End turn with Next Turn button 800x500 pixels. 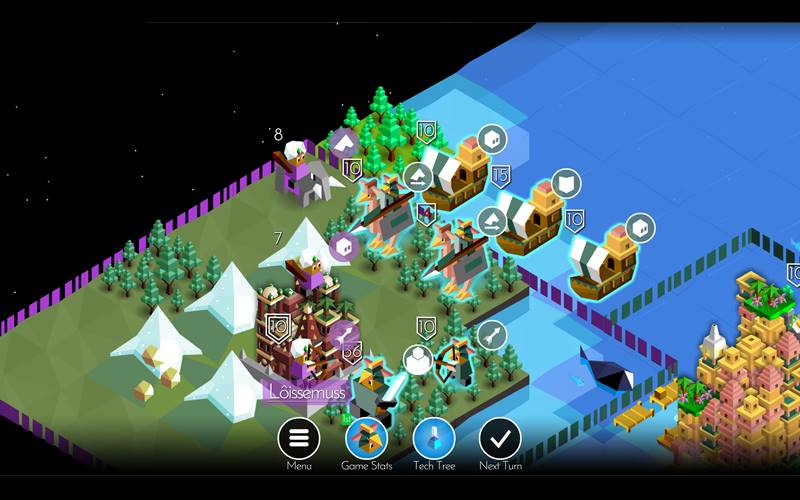click(500, 439)
